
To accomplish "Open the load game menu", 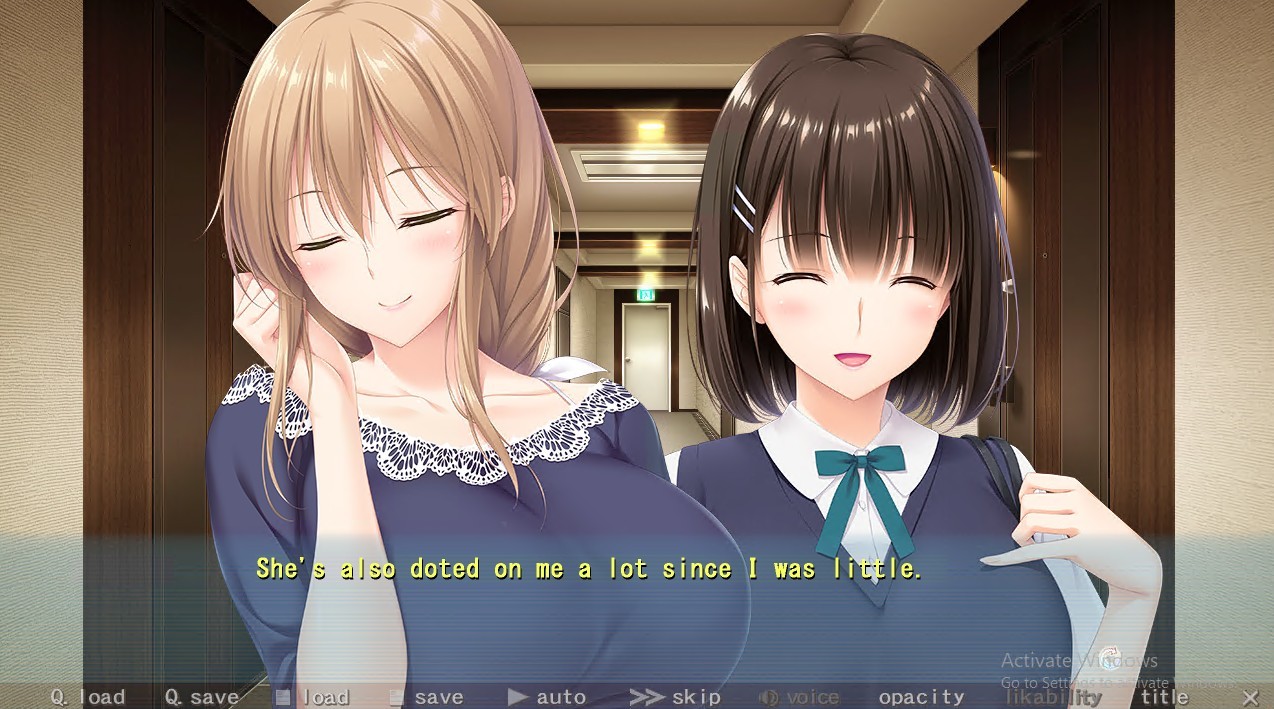I will pos(313,697).
